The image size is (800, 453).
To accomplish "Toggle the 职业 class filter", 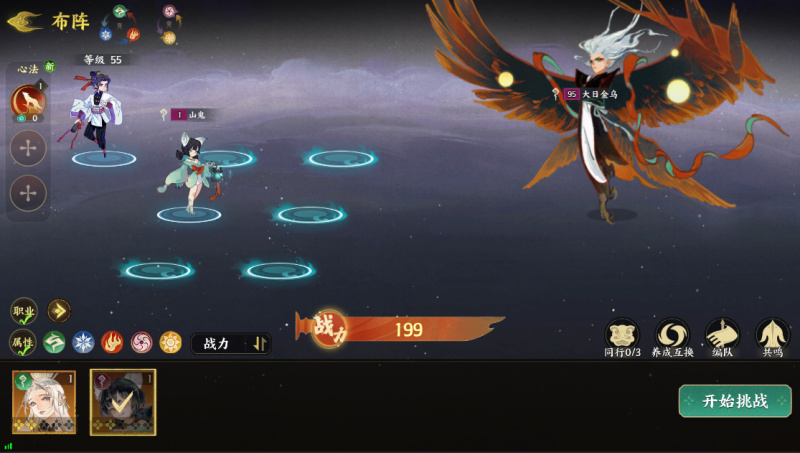I will [x=24, y=311].
